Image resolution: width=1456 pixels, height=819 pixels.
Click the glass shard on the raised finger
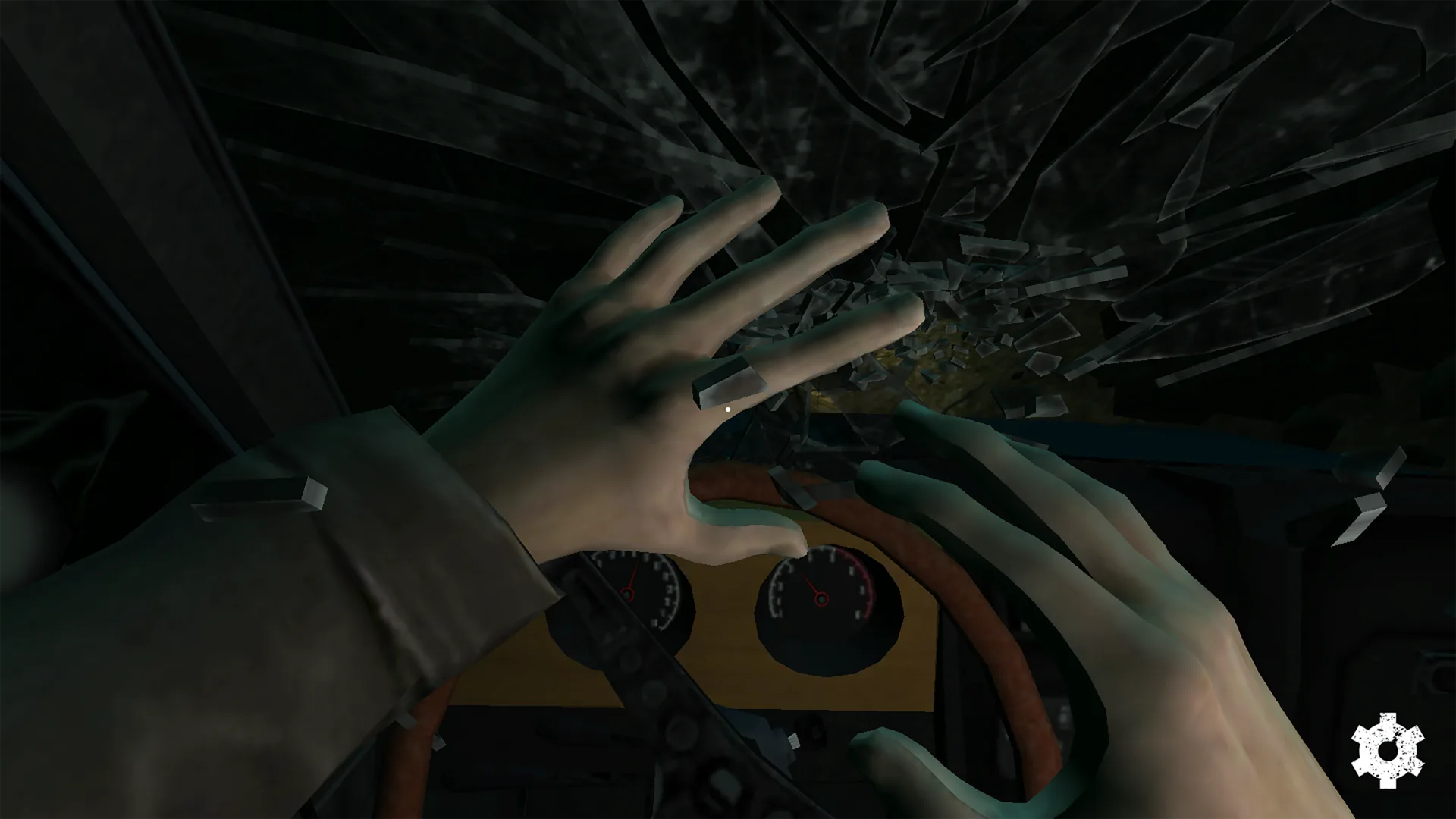(x=728, y=383)
